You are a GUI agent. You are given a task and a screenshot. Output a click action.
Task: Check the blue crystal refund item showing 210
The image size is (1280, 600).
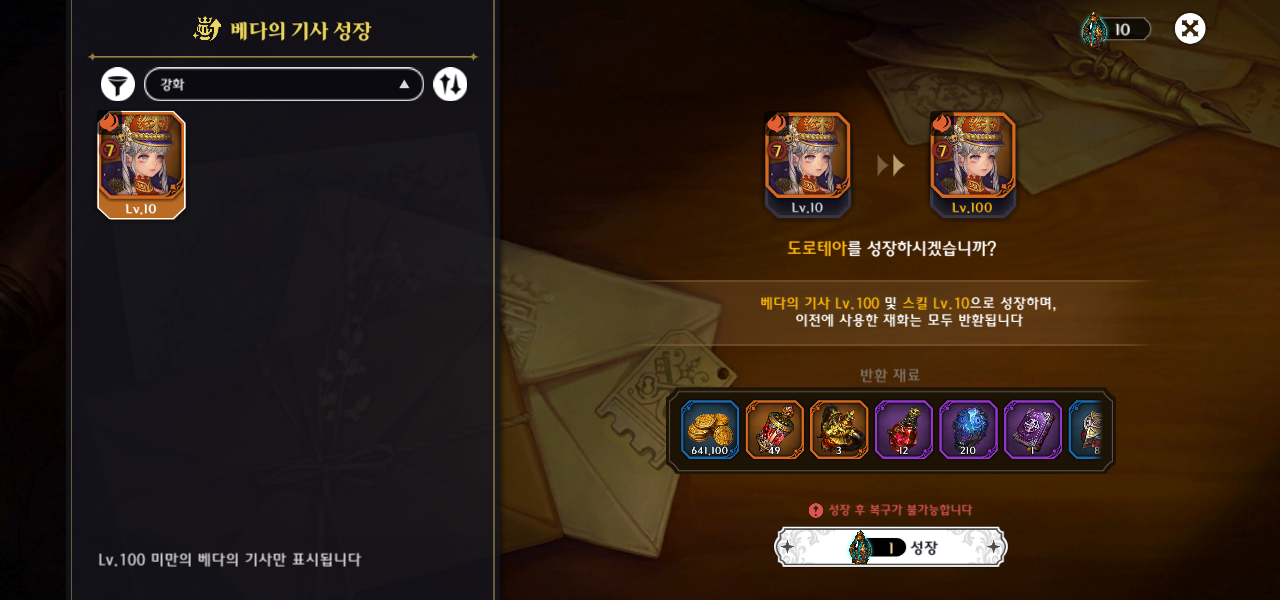click(x=968, y=430)
